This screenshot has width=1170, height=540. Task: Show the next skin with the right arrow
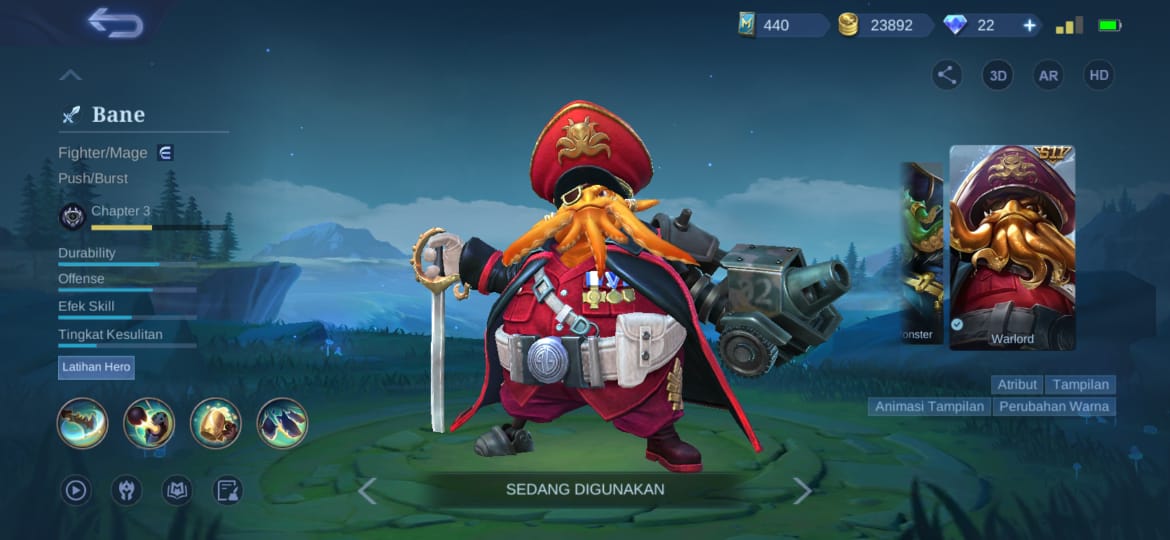click(x=802, y=490)
